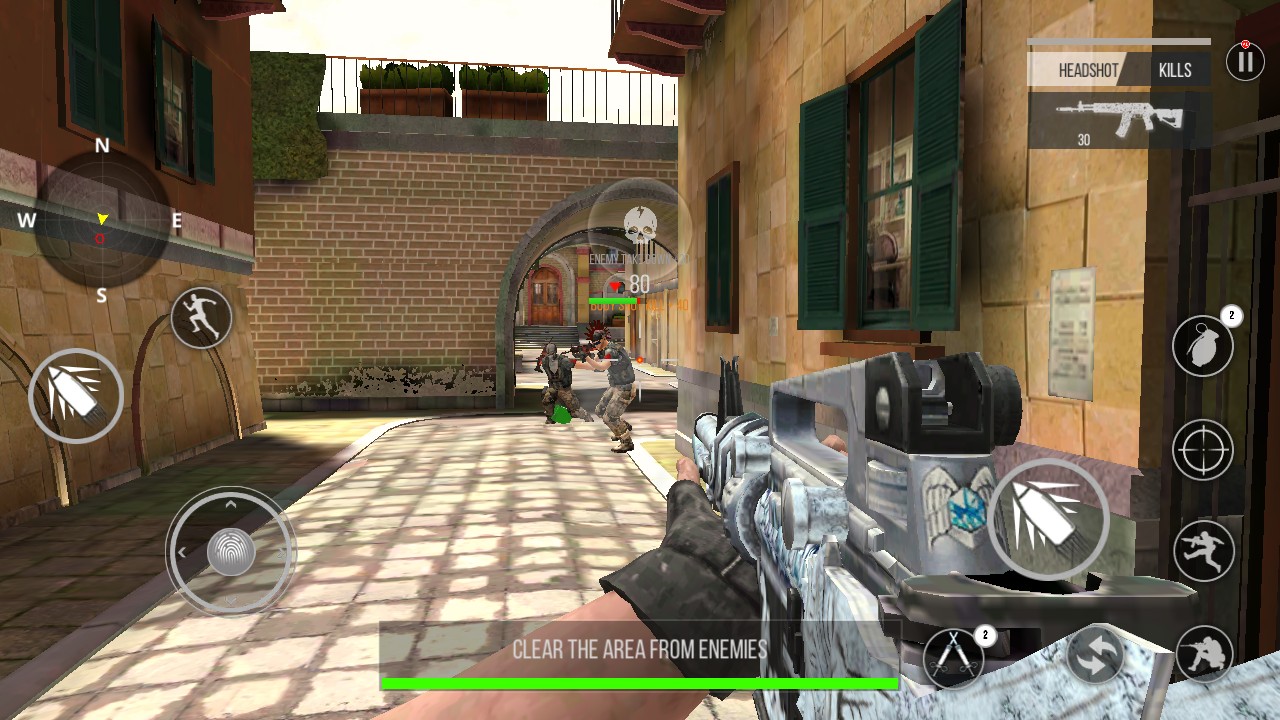Activate sprint with the running man icon
1280x720 pixels.
coord(201,318)
